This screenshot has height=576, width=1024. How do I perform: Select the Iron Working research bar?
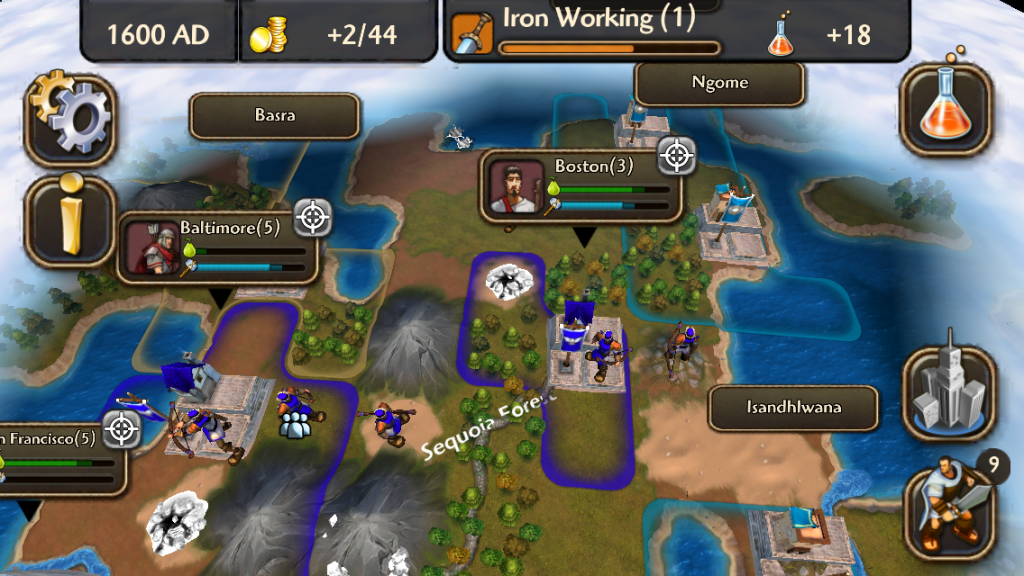608,32
